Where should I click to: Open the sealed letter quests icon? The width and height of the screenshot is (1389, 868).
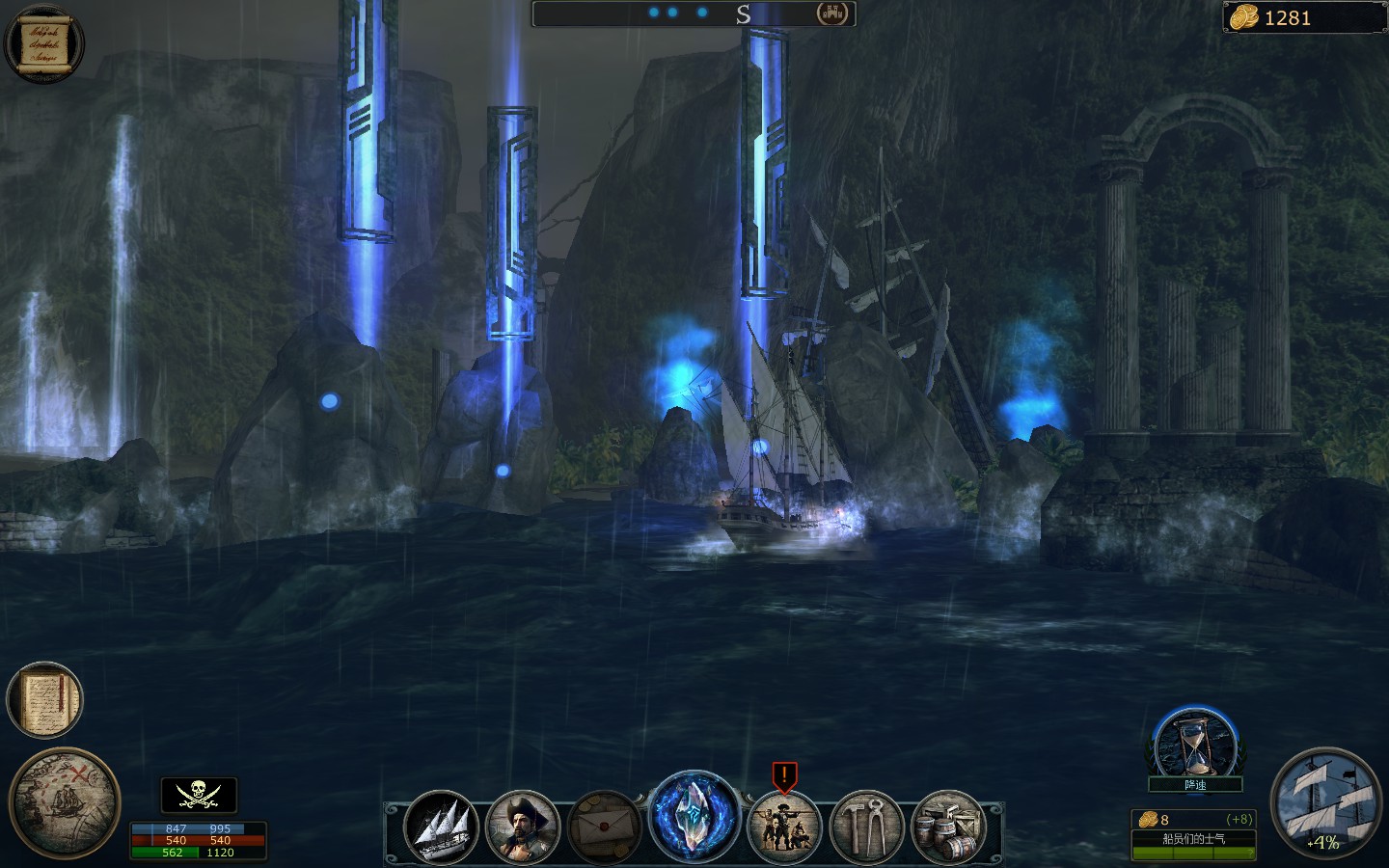pyautogui.click(x=608, y=827)
